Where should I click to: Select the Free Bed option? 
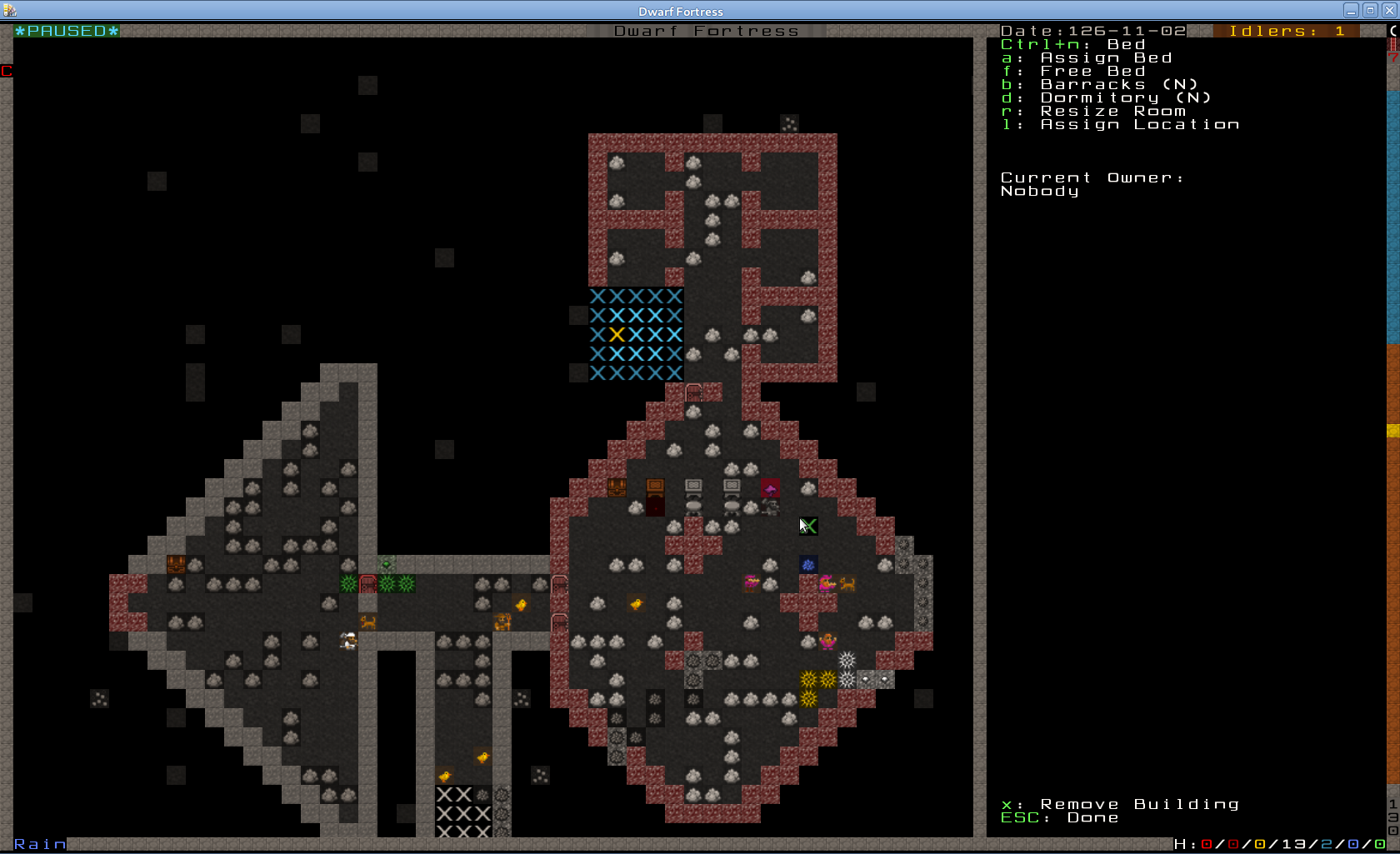coord(1092,72)
